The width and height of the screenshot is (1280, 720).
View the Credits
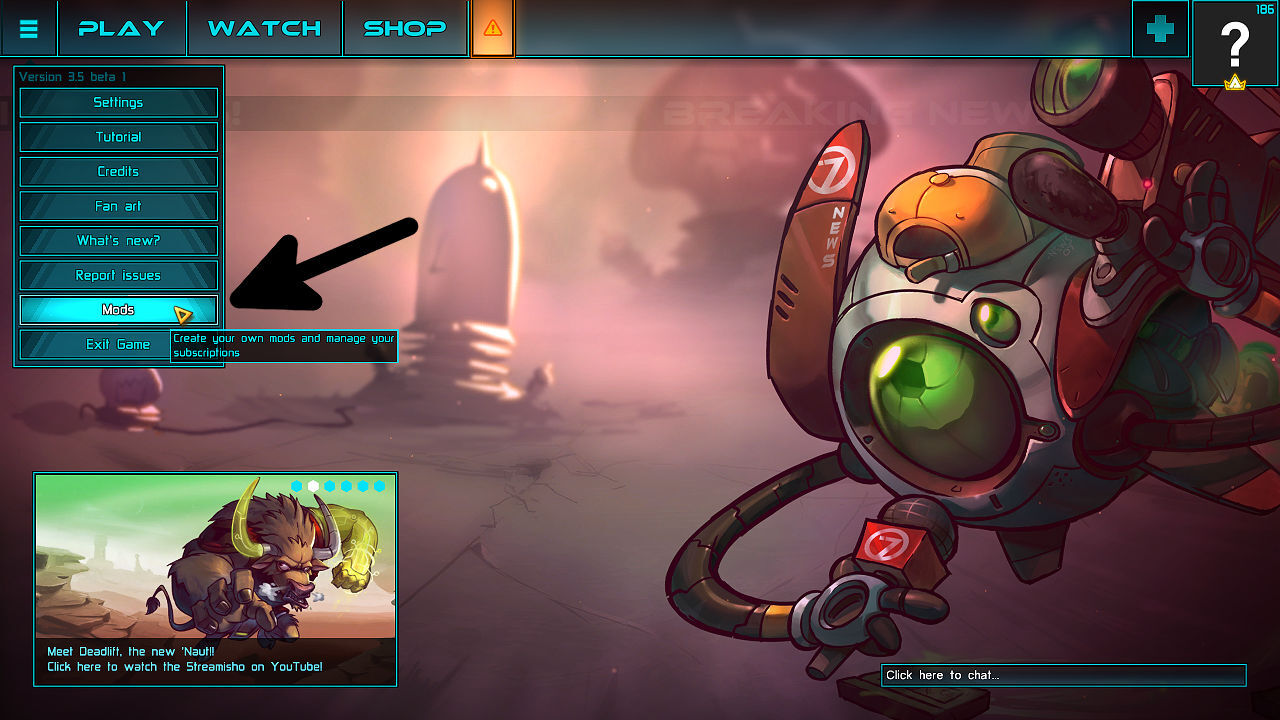(x=118, y=171)
